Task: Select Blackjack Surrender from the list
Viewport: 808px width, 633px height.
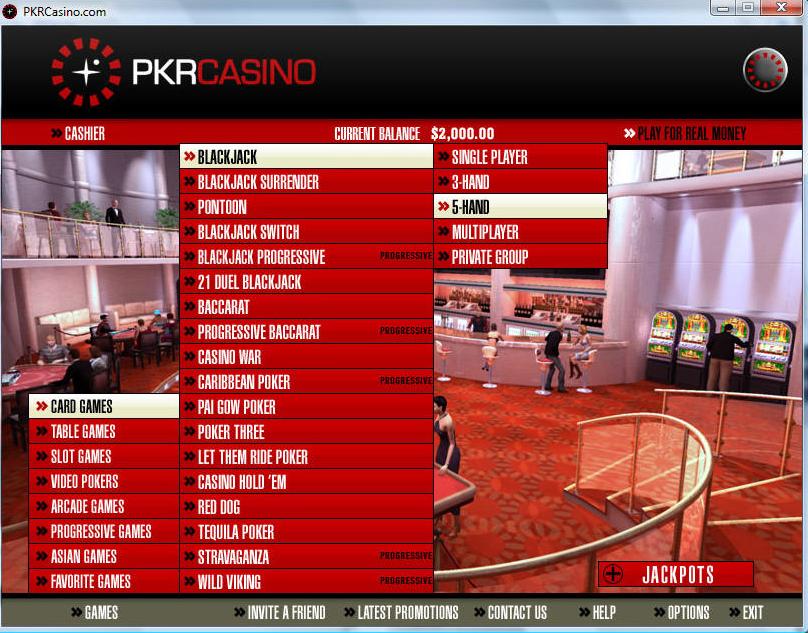Action: pyautogui.click(x=258, y=182)
